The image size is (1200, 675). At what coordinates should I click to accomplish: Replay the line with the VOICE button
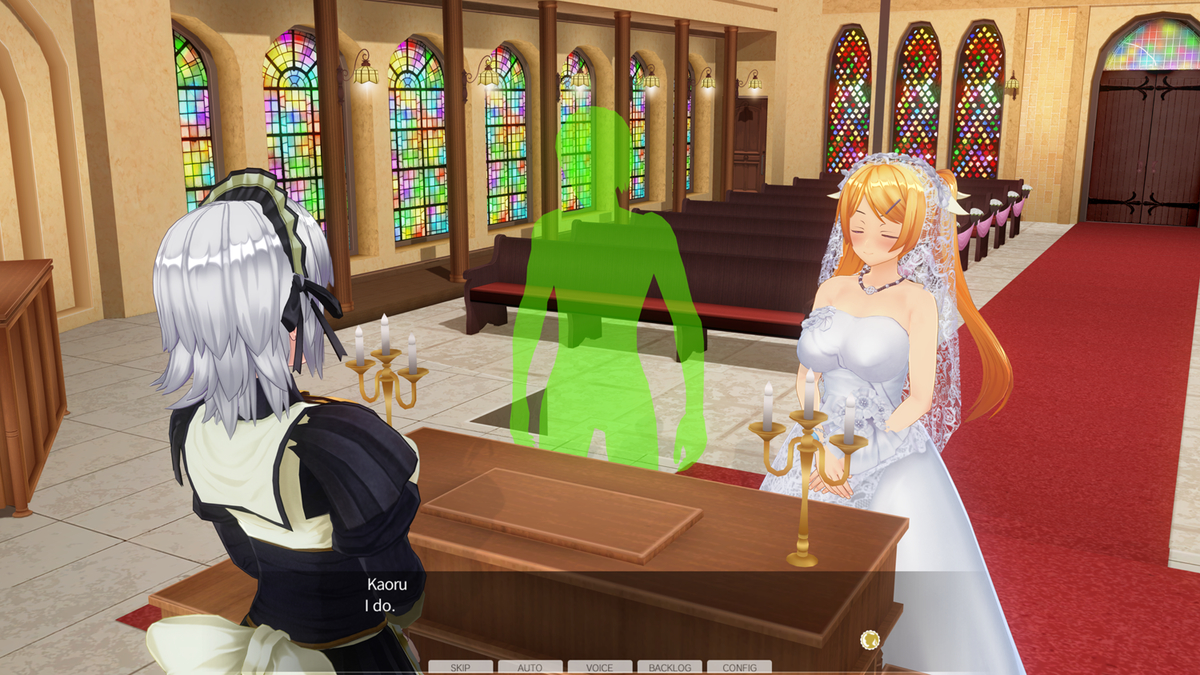600,667
